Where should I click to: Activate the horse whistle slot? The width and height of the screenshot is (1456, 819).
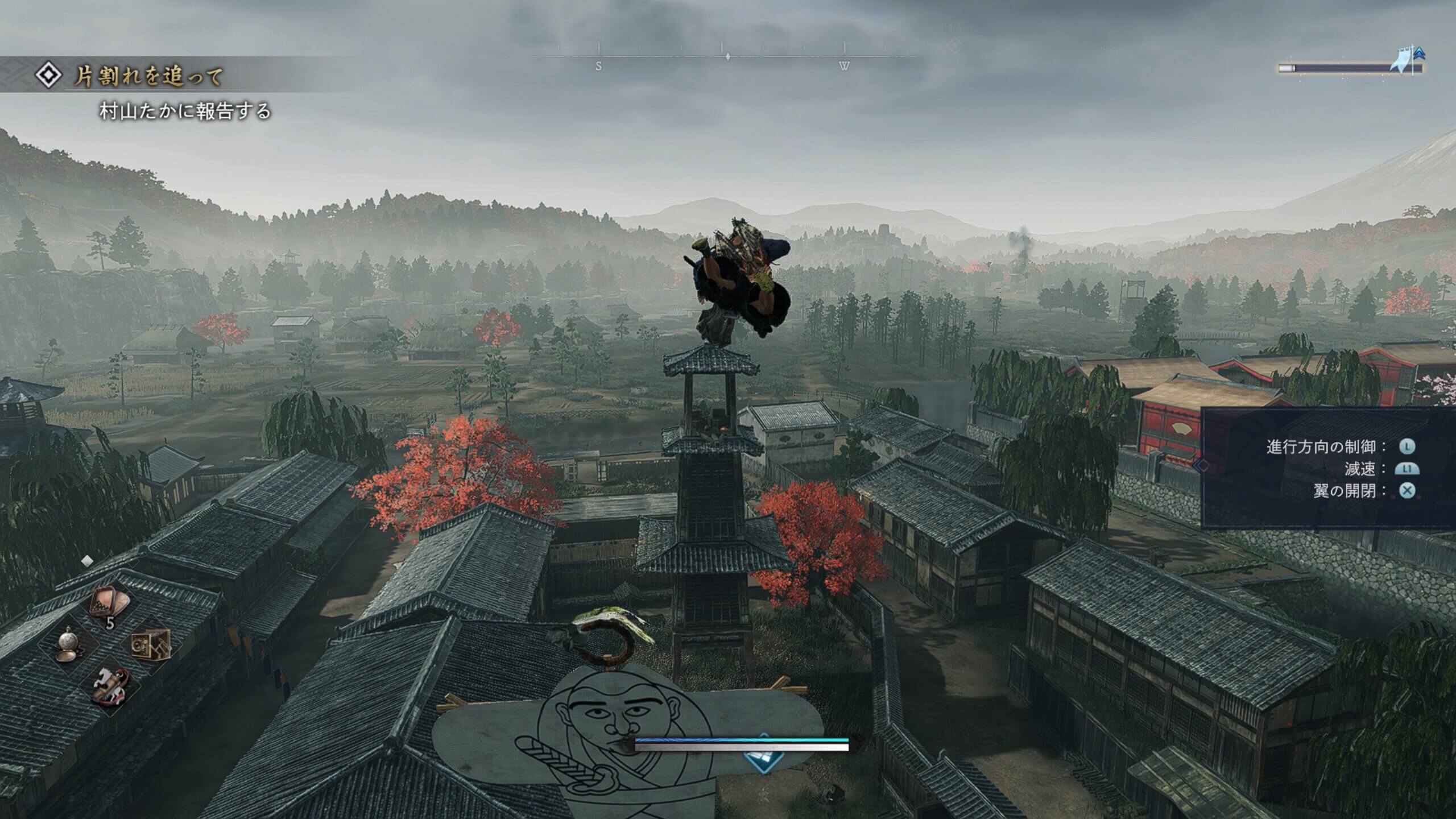click(110, 685)
